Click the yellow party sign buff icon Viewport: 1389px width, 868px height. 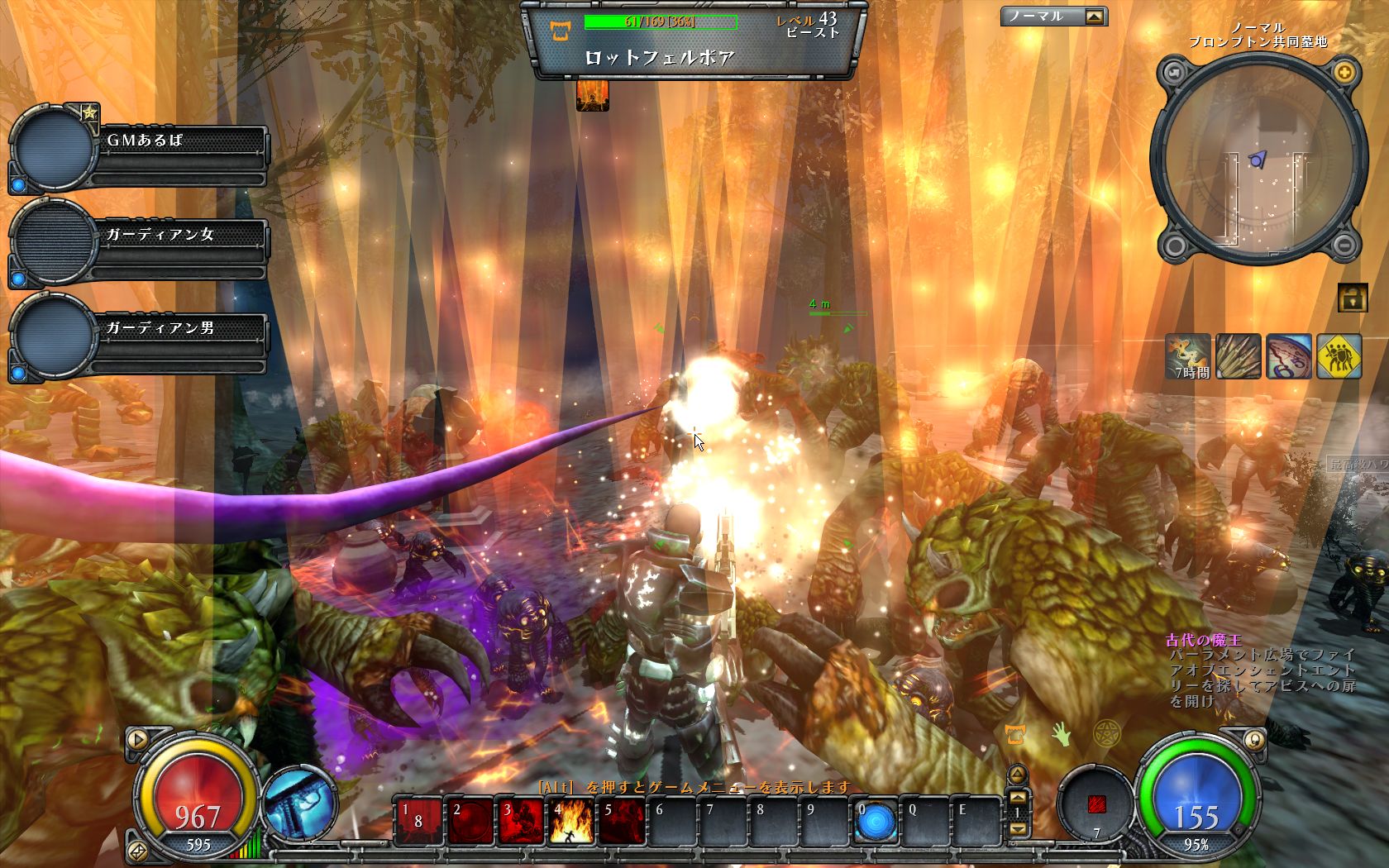tap(1339, 355)
